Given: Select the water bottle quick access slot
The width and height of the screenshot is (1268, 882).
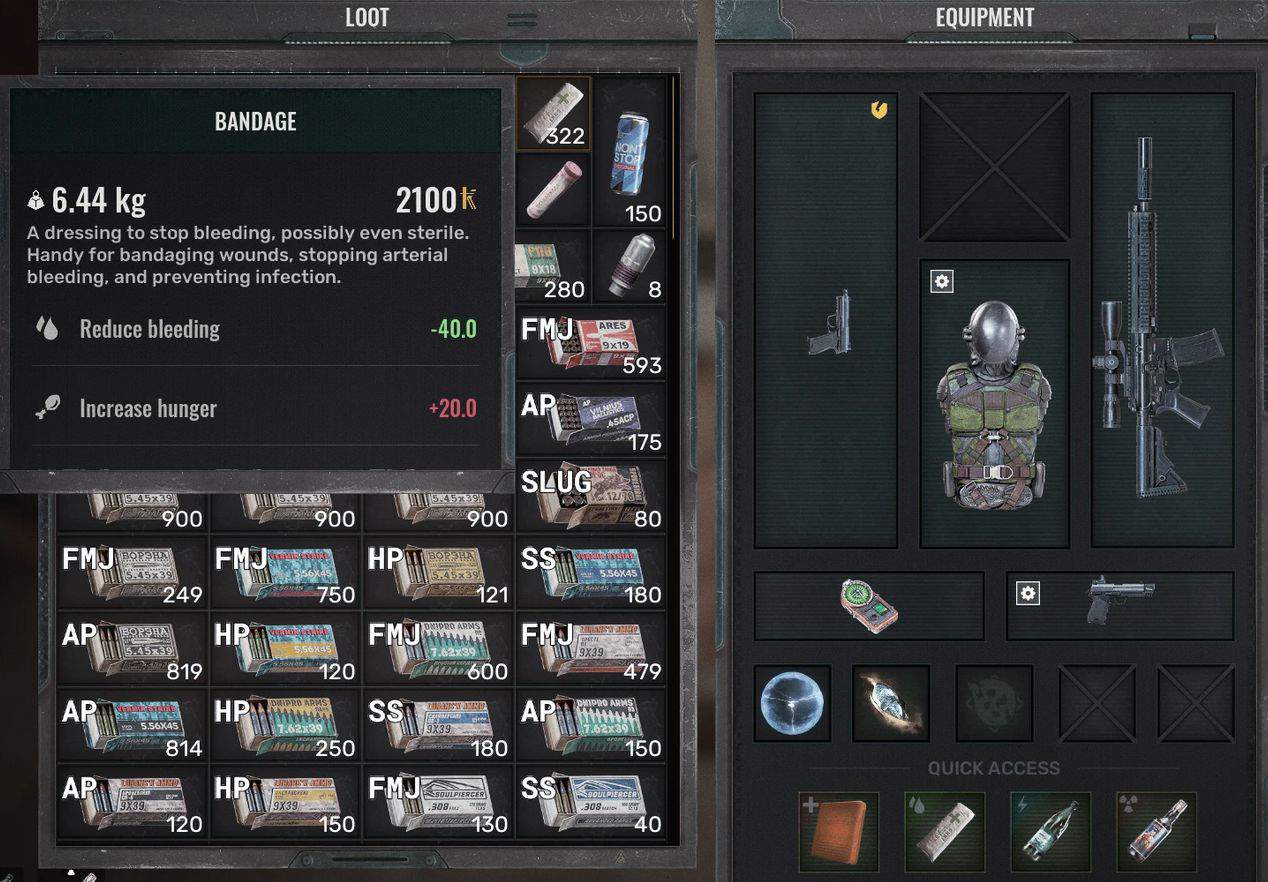Looking at the screenshot, I should click(x=1050, y=831).
